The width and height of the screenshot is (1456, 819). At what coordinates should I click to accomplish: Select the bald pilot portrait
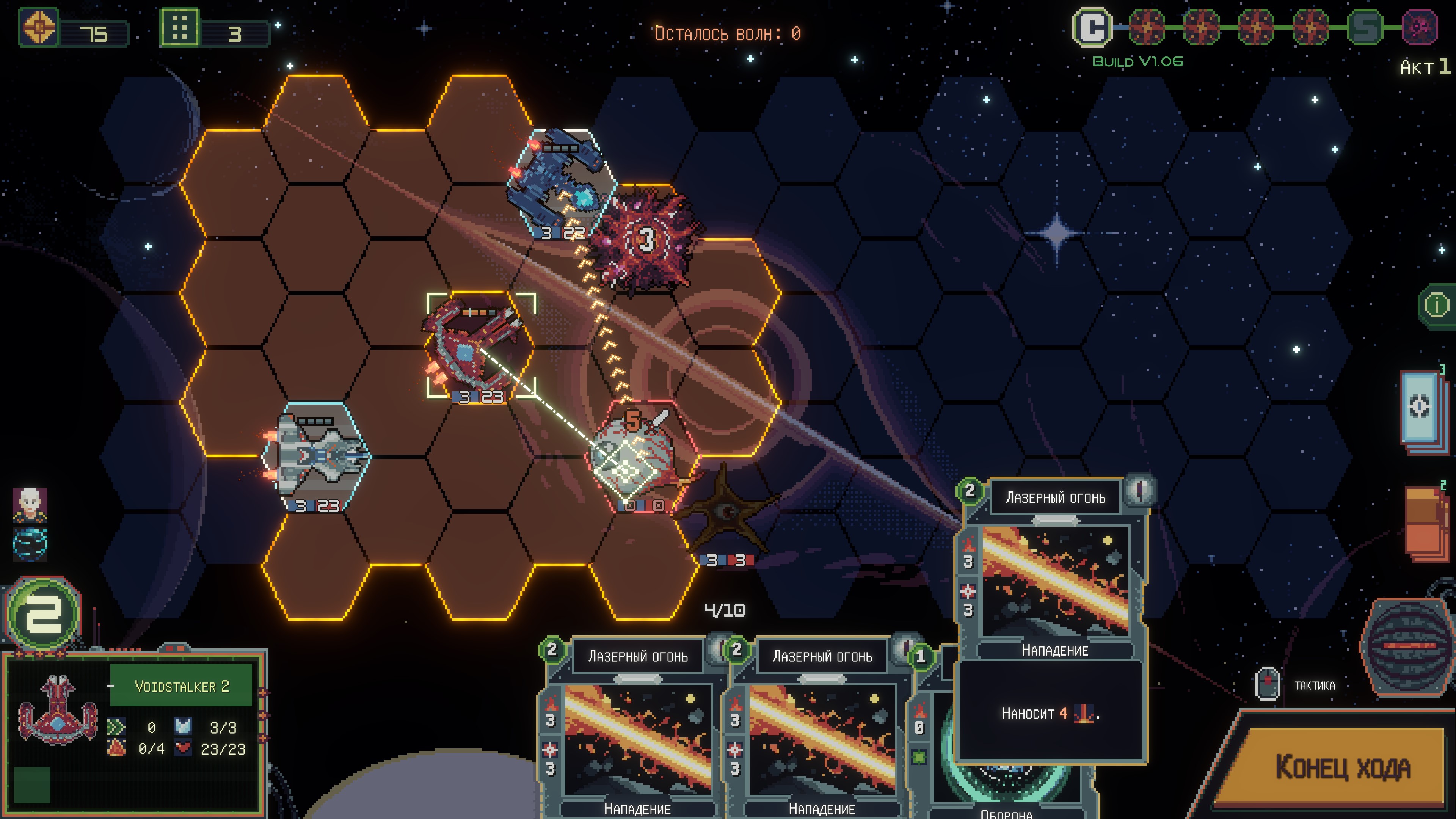point(30,504)
